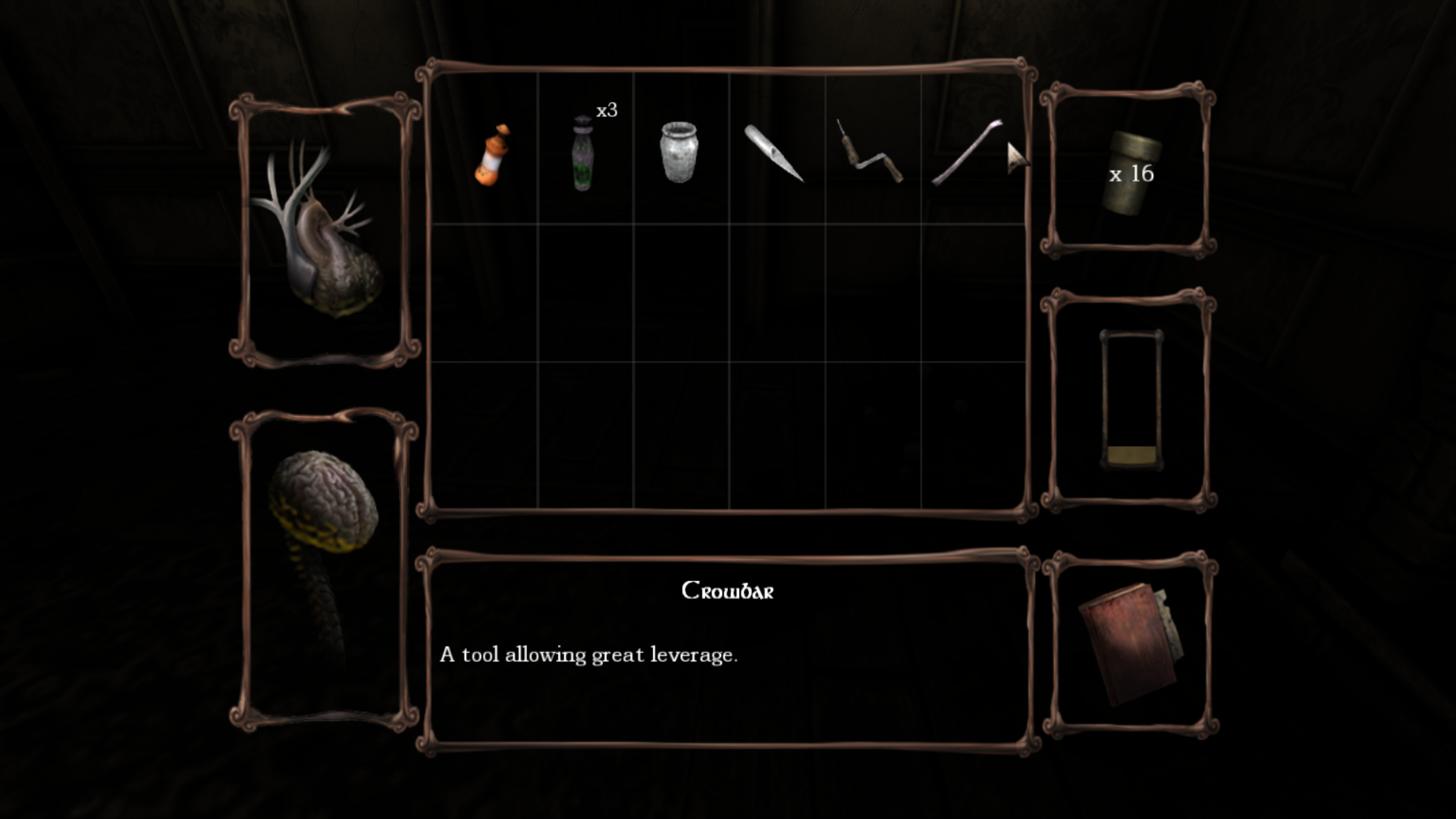The height and width of the screenshot is (819, 1456).
Task: Select the white ceramic jar item
Action: point(679,152)
